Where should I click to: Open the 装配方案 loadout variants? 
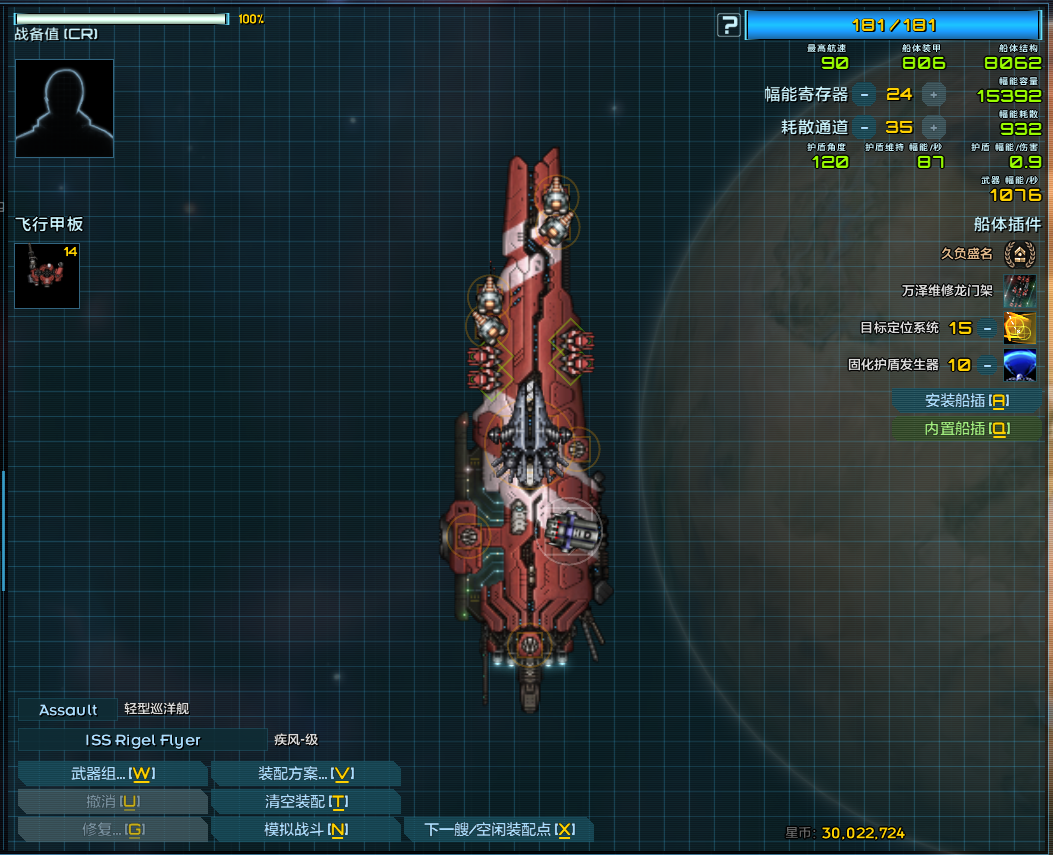coord(306,774)
